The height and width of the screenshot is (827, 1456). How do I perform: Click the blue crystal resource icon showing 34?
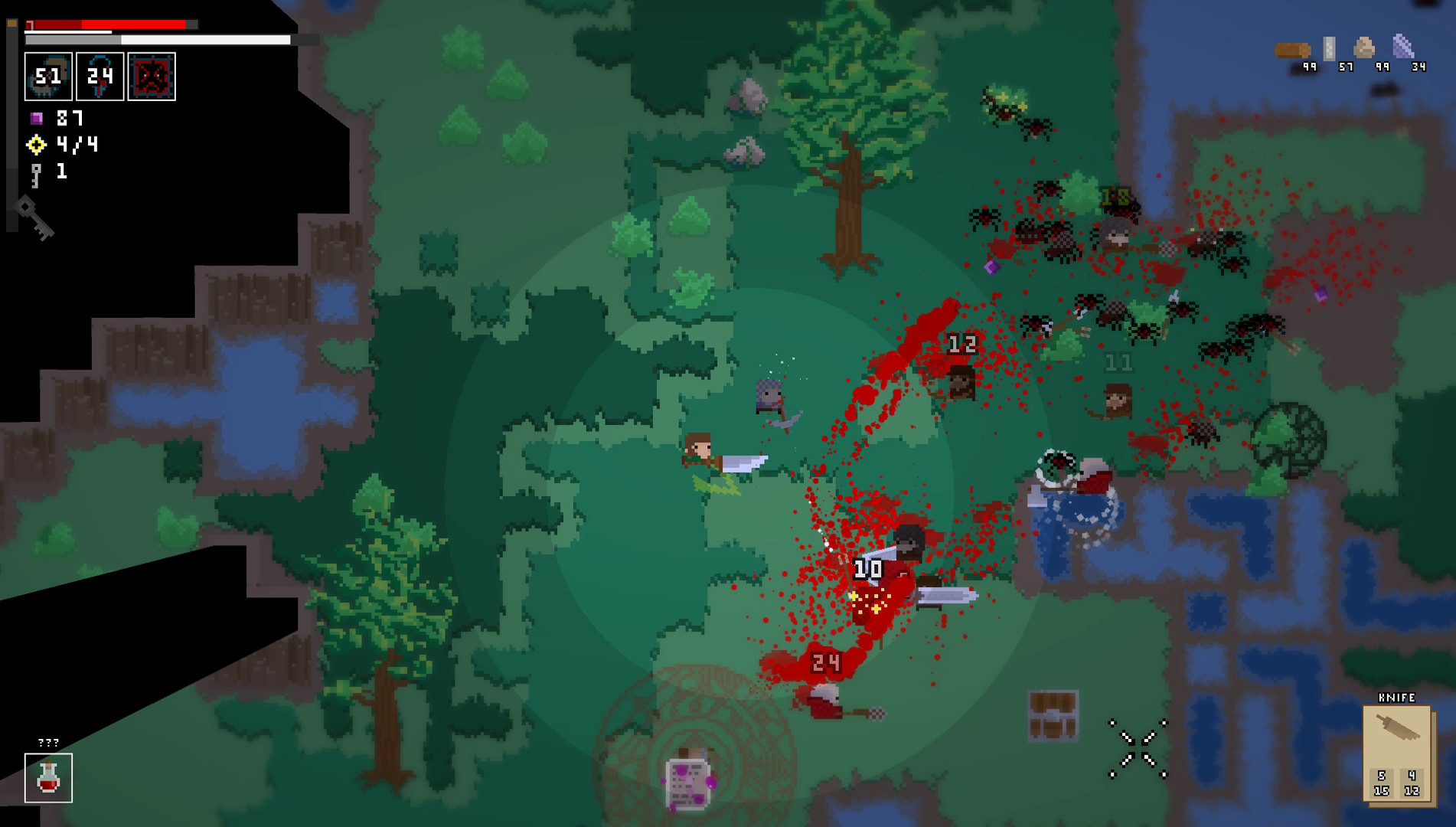[1405, 46]
